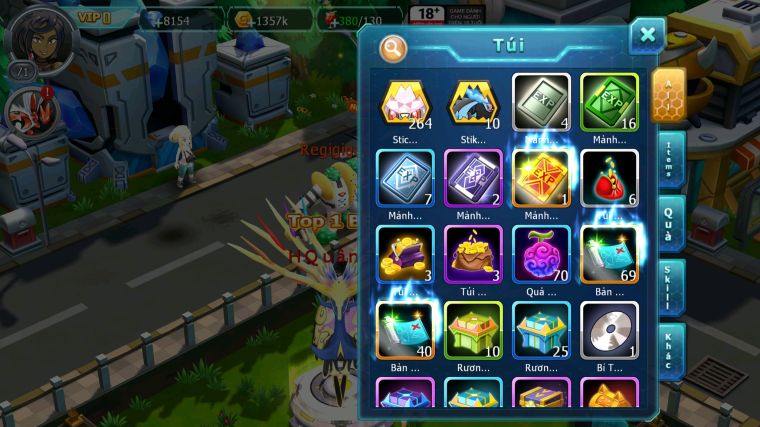Open the bag search magnifier
760x427 pixels.
pos(394,47)
